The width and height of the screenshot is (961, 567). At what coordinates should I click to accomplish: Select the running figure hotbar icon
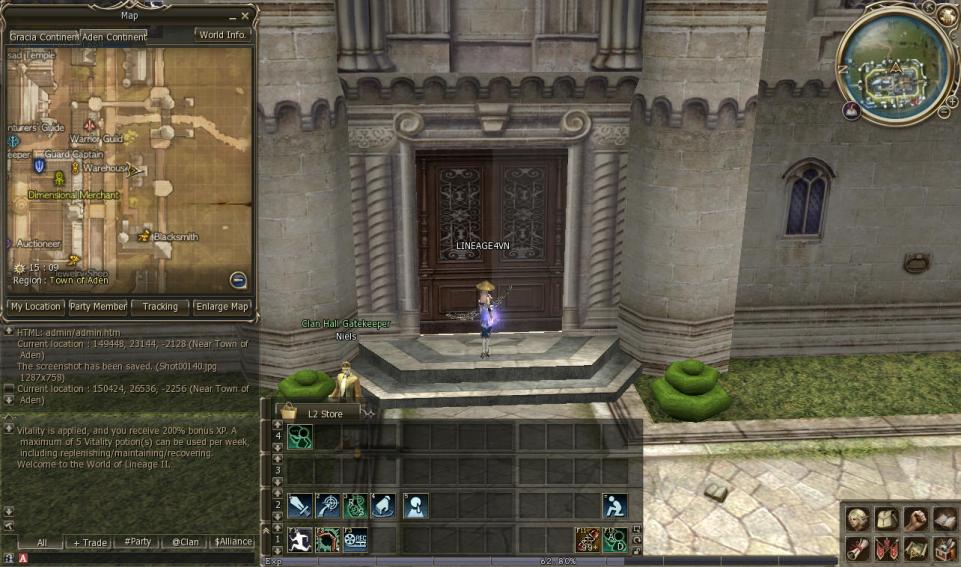[x=299, y=540]
